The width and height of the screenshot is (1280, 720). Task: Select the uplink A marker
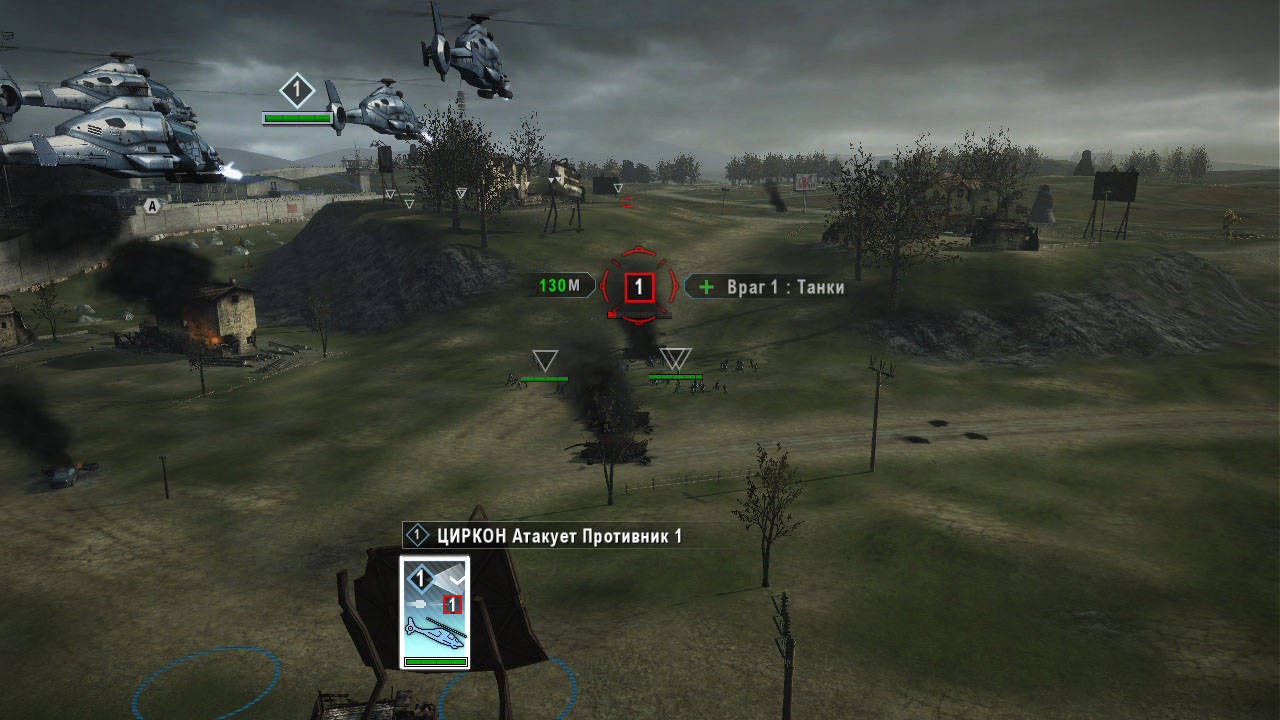(x=151, y=206)
